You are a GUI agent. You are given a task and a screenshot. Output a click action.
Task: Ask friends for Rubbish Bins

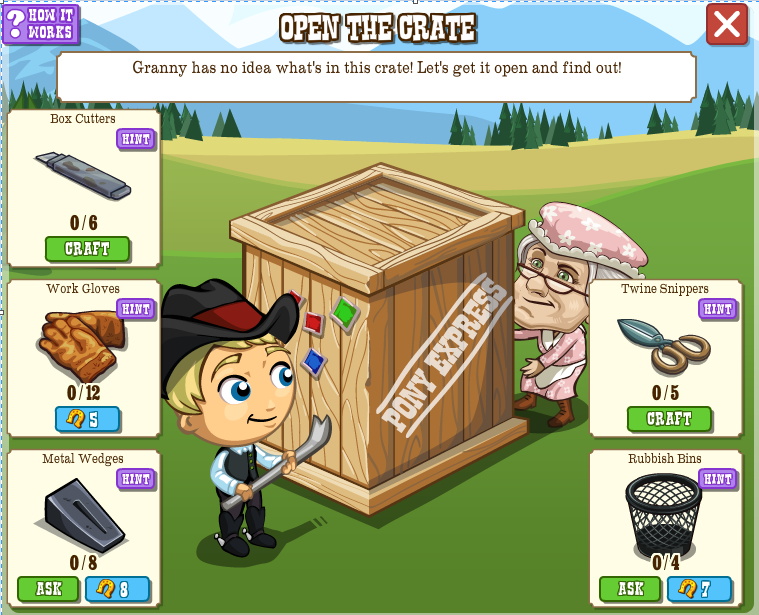[629, 589]
